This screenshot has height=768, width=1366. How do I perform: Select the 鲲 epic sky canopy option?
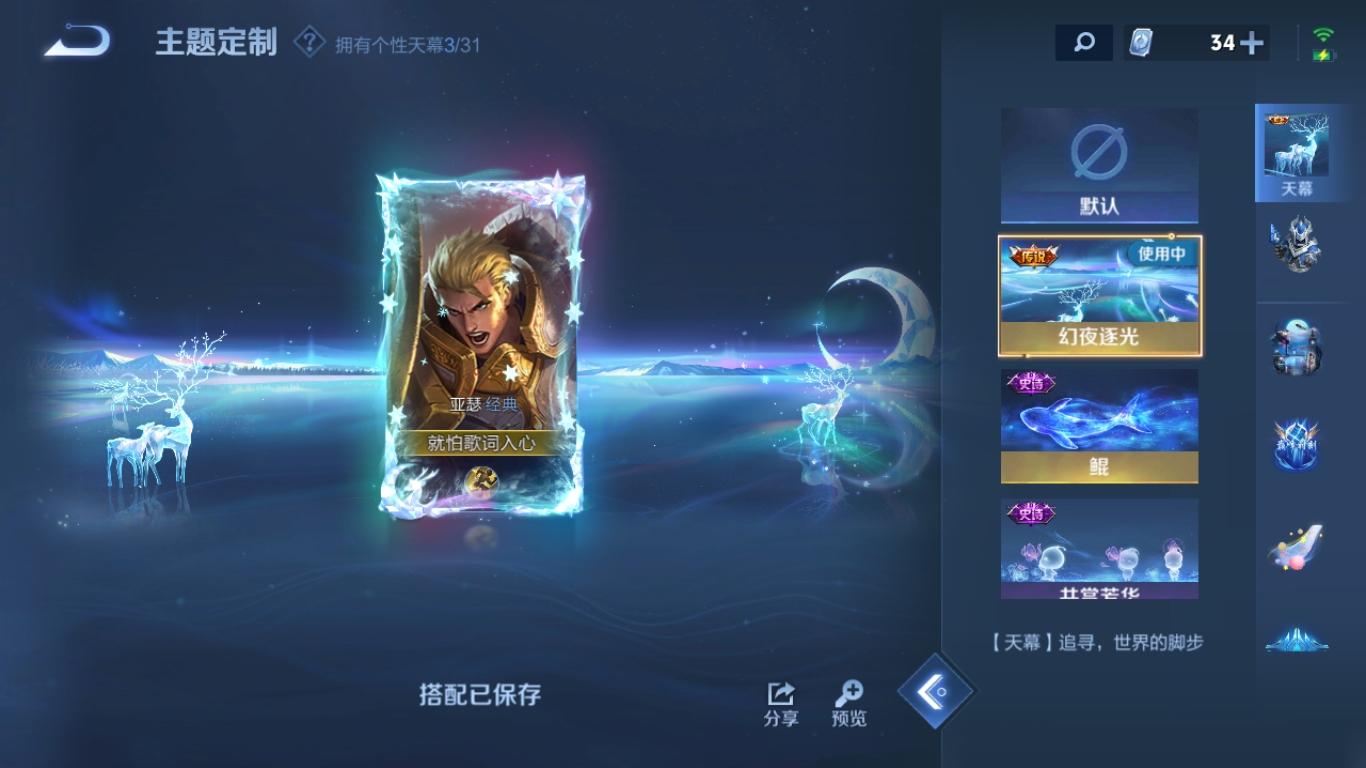(x=1098, y=425)
